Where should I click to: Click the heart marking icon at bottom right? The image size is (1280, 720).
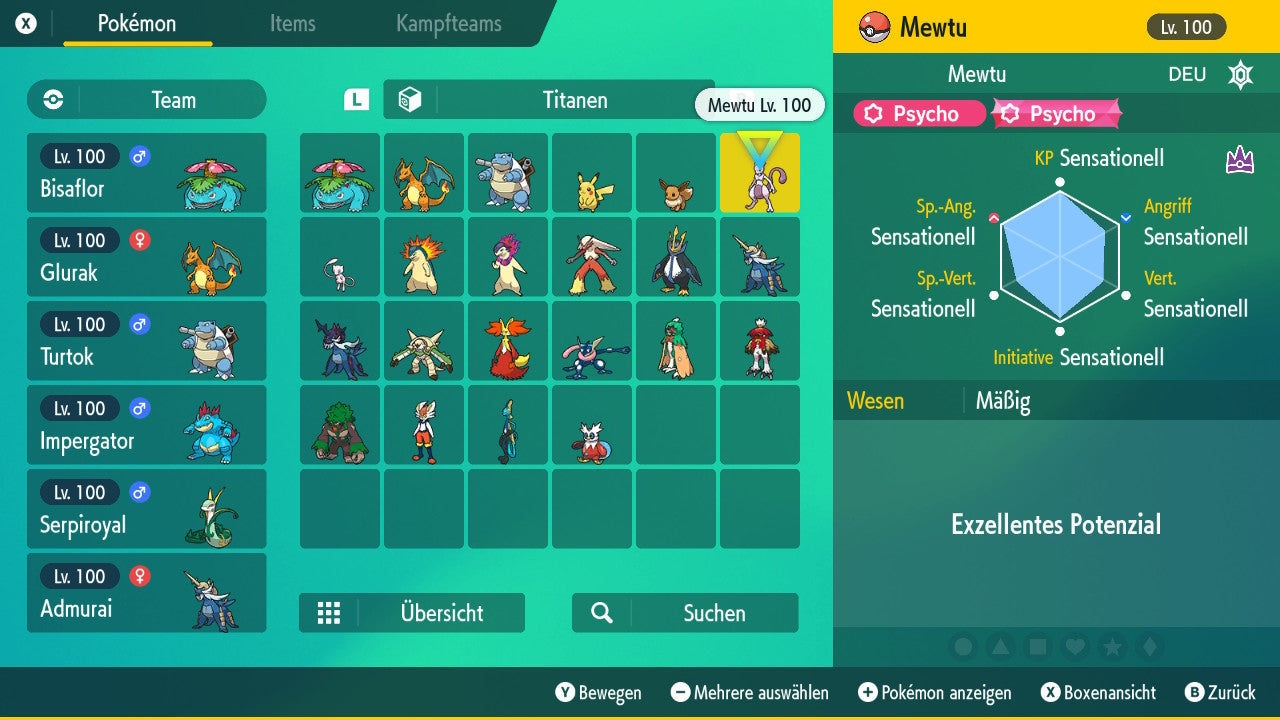[x=1075, y=647]
